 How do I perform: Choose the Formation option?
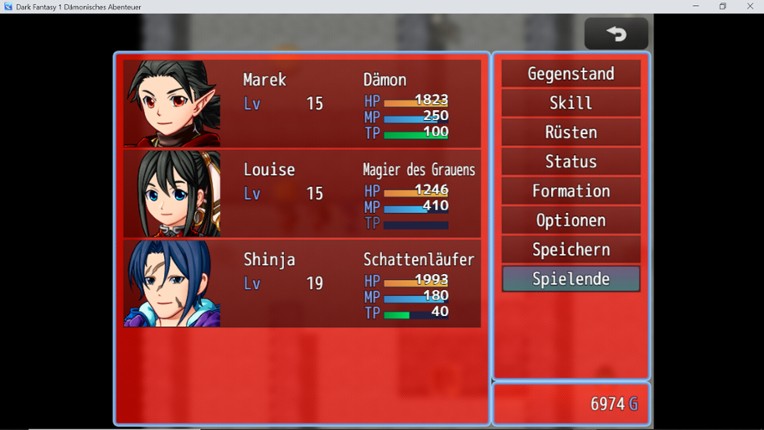(x=571, y=191)
